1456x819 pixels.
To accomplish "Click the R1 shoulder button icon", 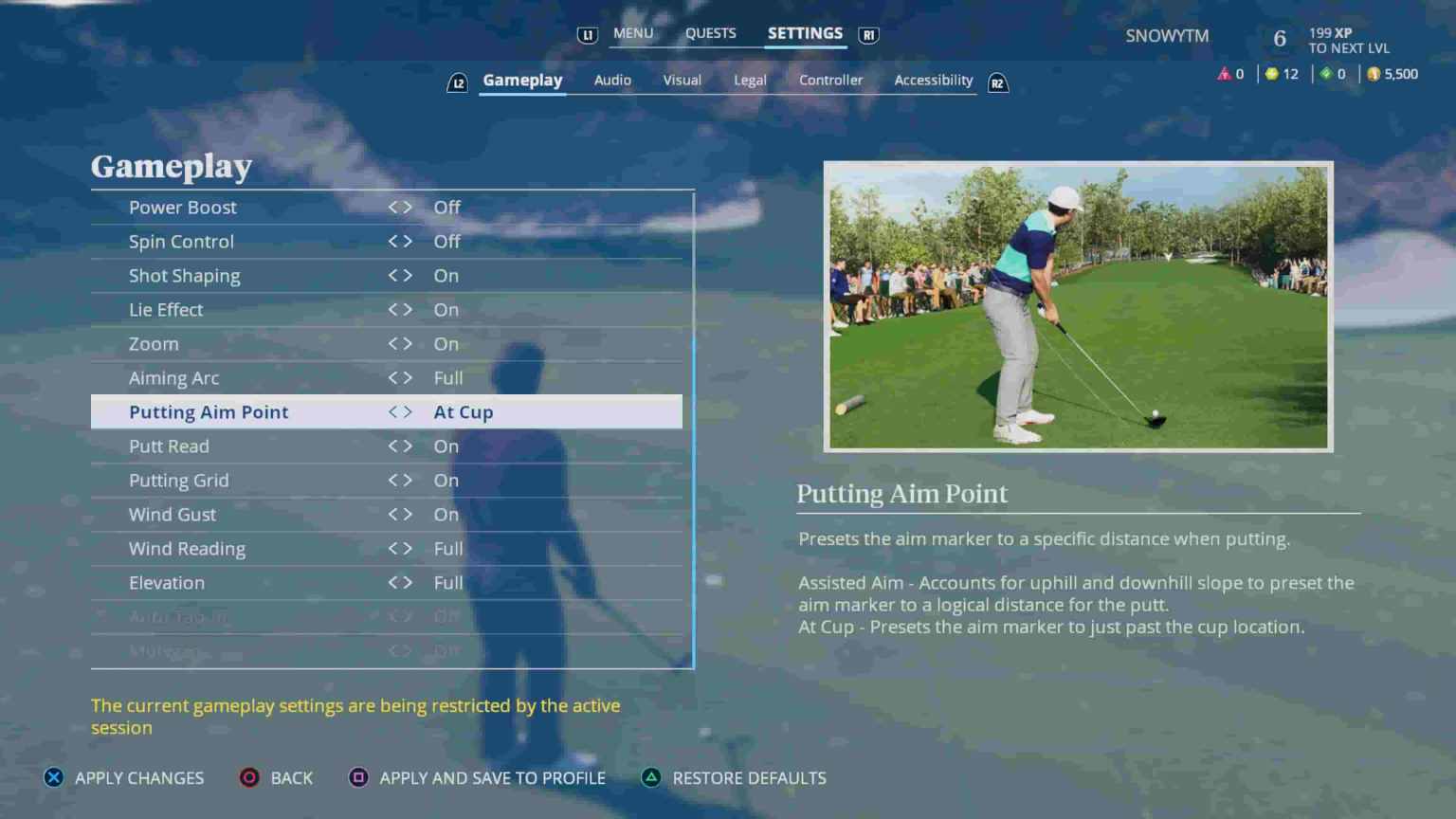I will click(x=867, y=34).
